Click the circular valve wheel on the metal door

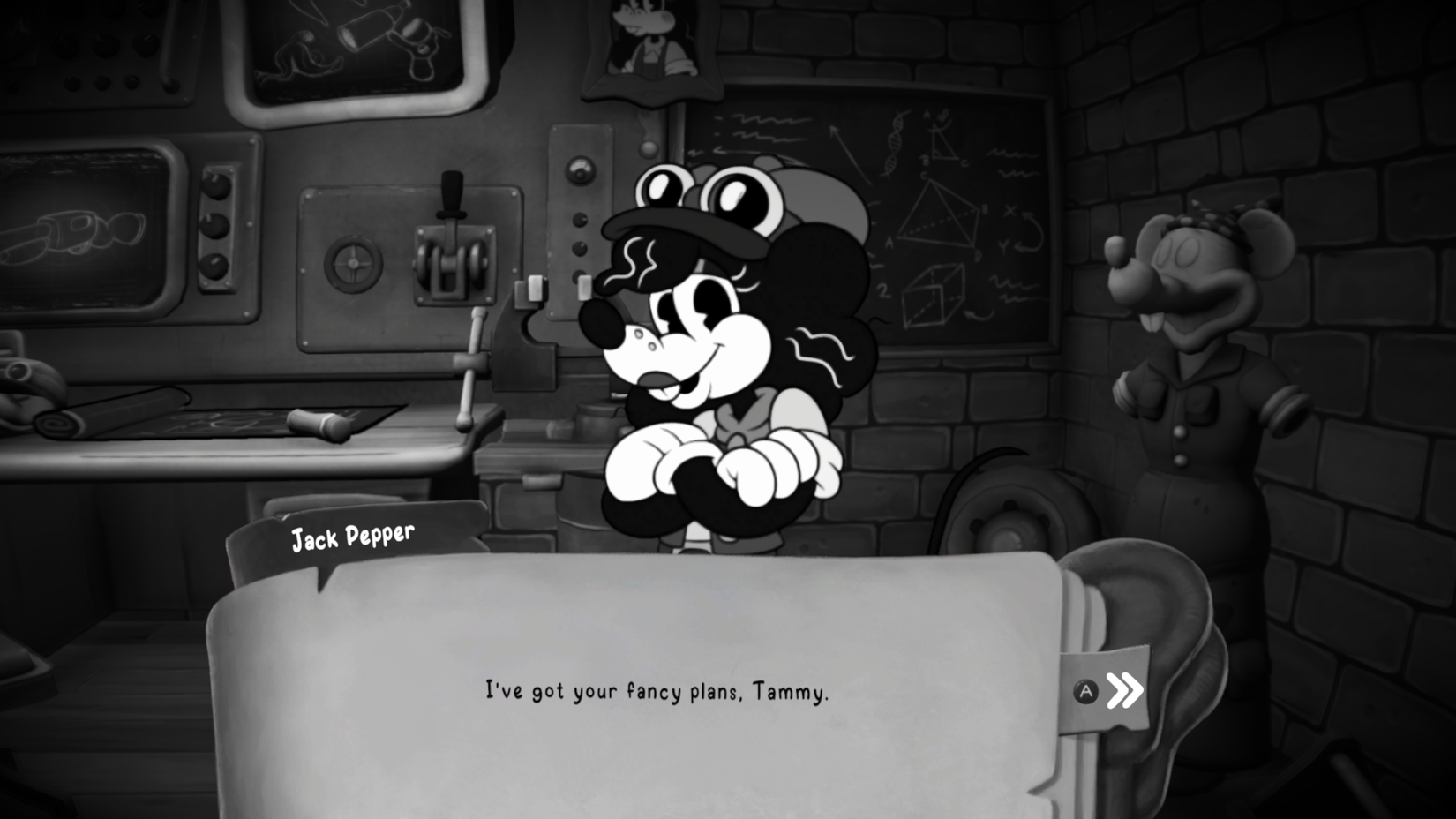coord(352,264)
